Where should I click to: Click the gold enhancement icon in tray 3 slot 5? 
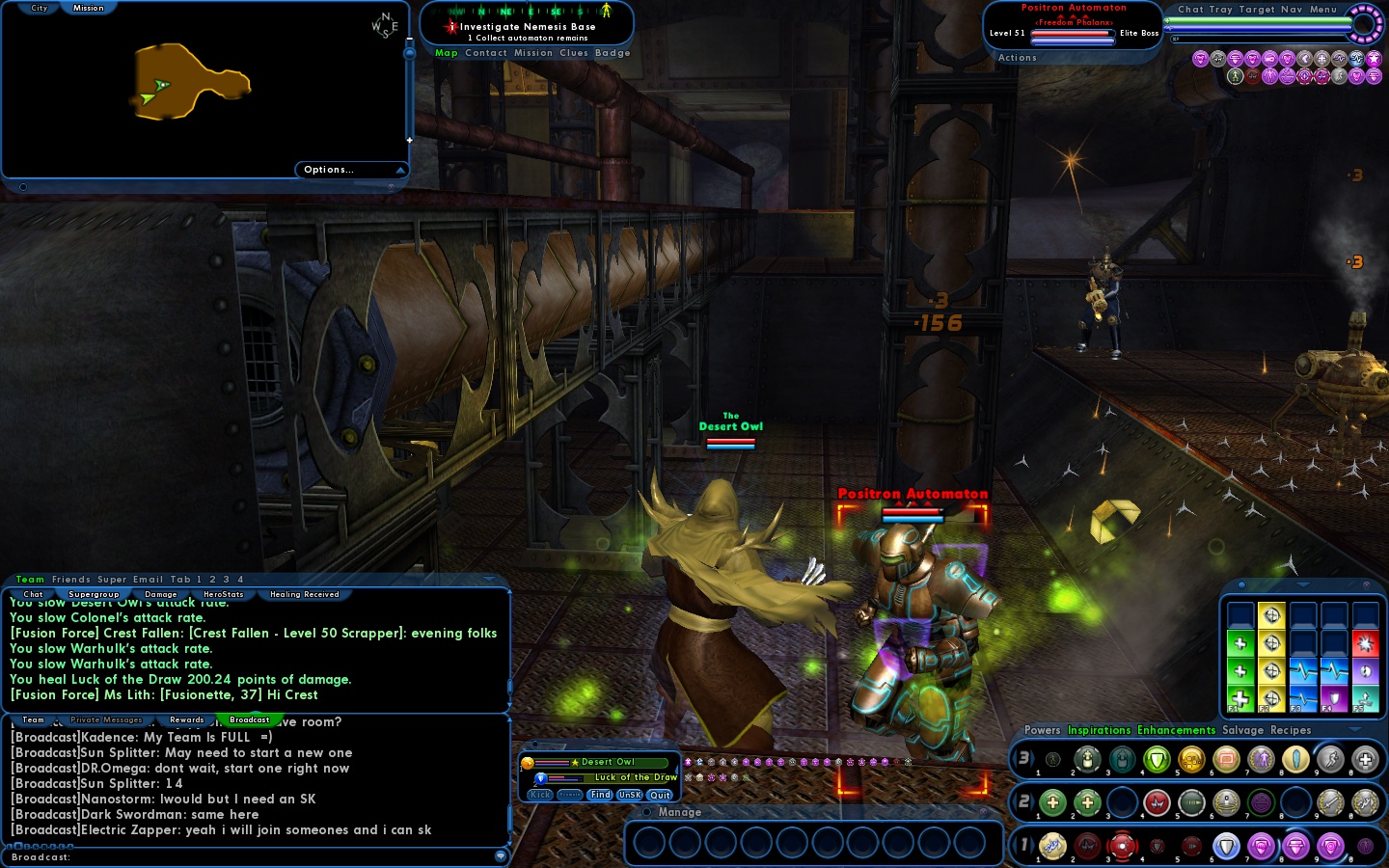click(x=1192, y=760)
